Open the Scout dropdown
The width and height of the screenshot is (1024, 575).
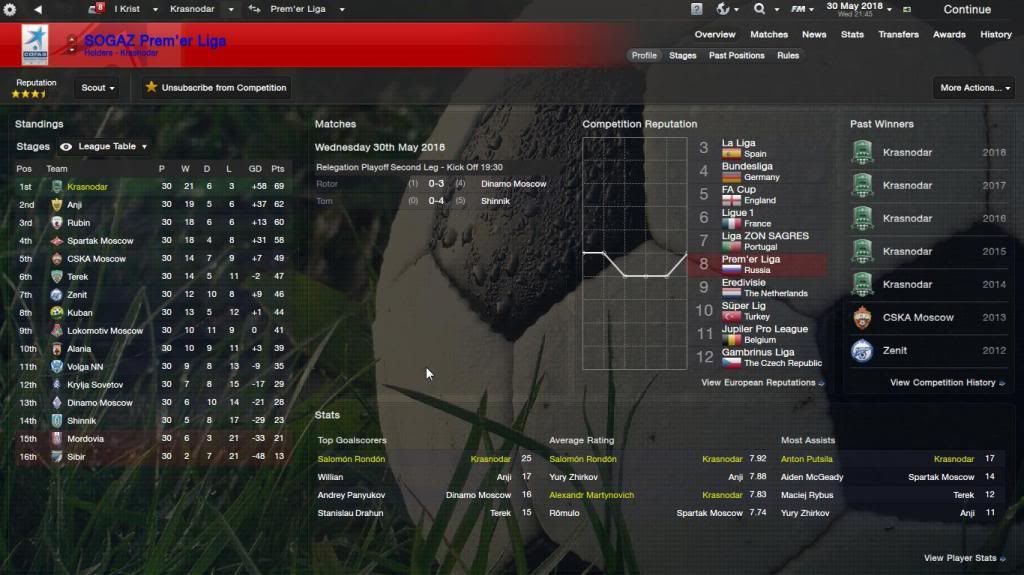pos(97,88)
